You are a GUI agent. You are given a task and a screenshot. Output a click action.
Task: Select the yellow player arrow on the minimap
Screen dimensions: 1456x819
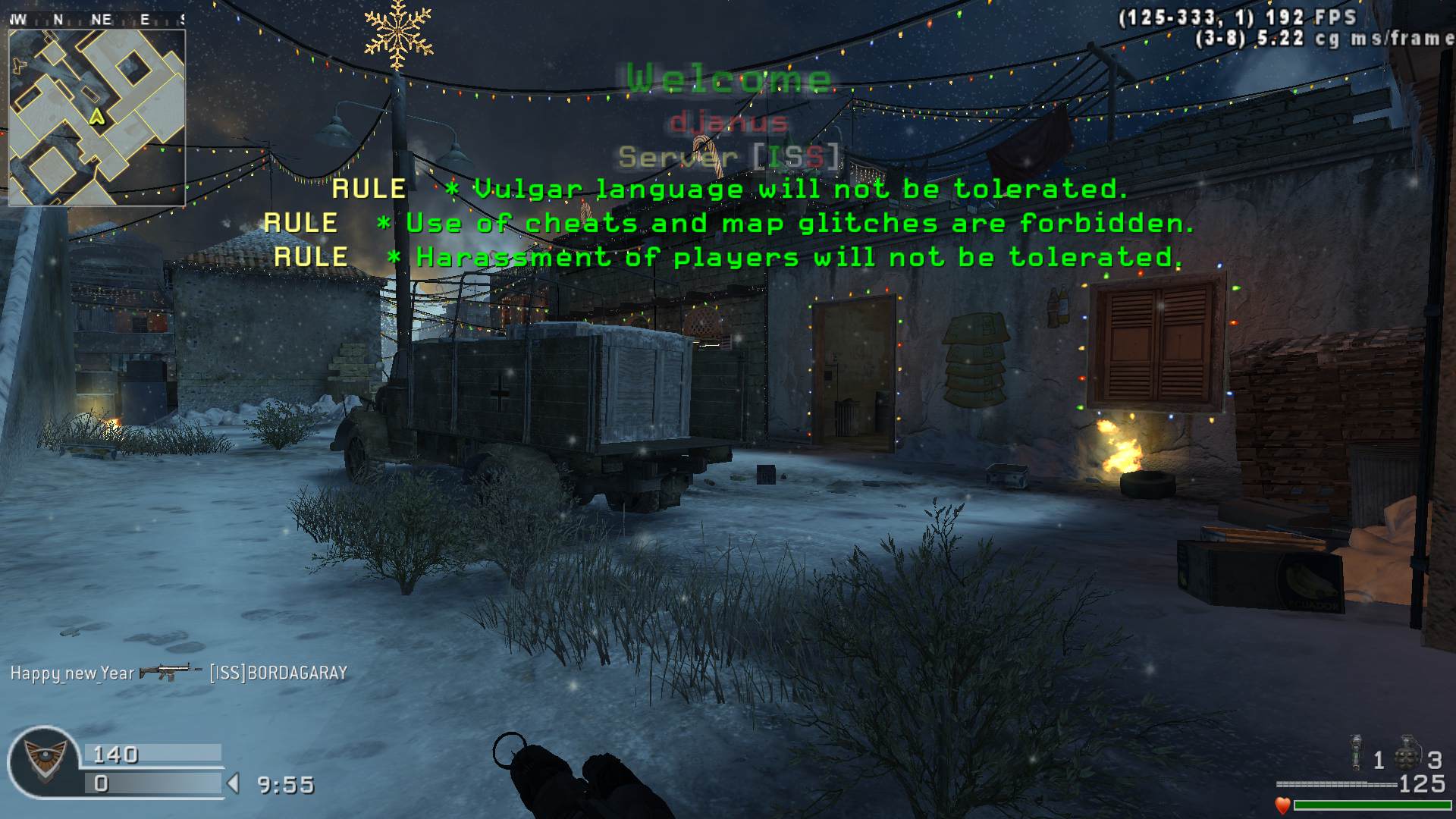tap(96, 116)
